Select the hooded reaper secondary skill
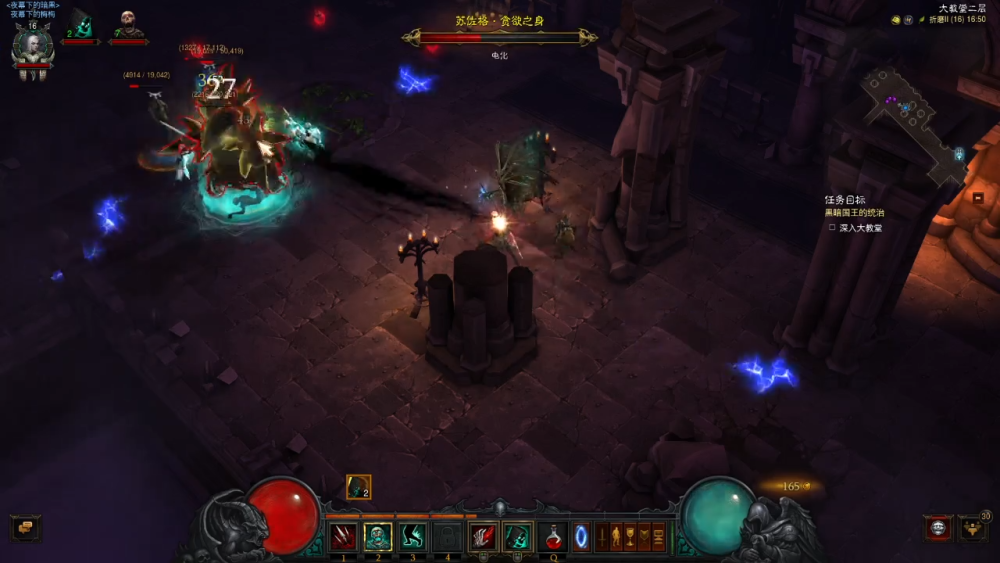This screenshot has height=563, width=1000. tap(517, 537)
